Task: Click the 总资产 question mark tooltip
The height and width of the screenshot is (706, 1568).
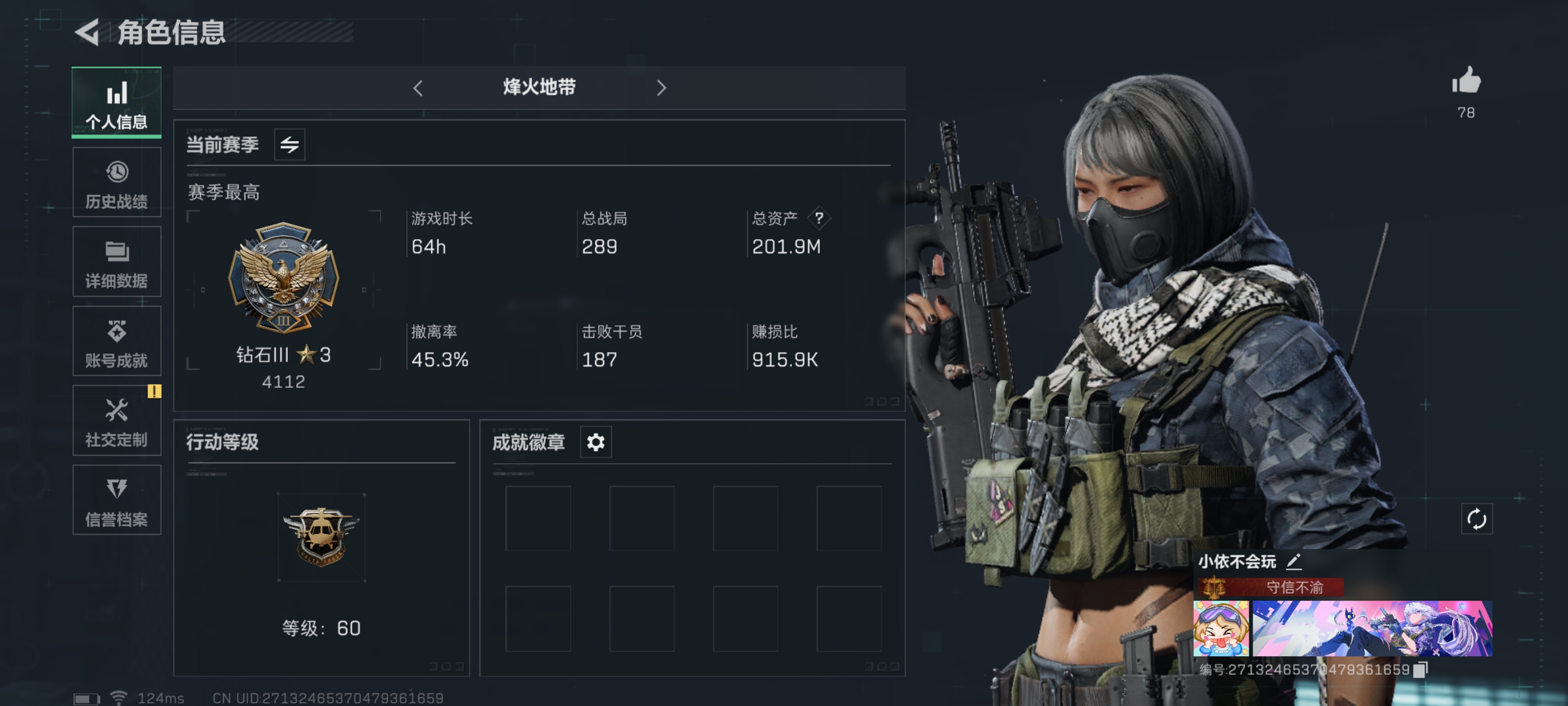Action: coord(819,219)
